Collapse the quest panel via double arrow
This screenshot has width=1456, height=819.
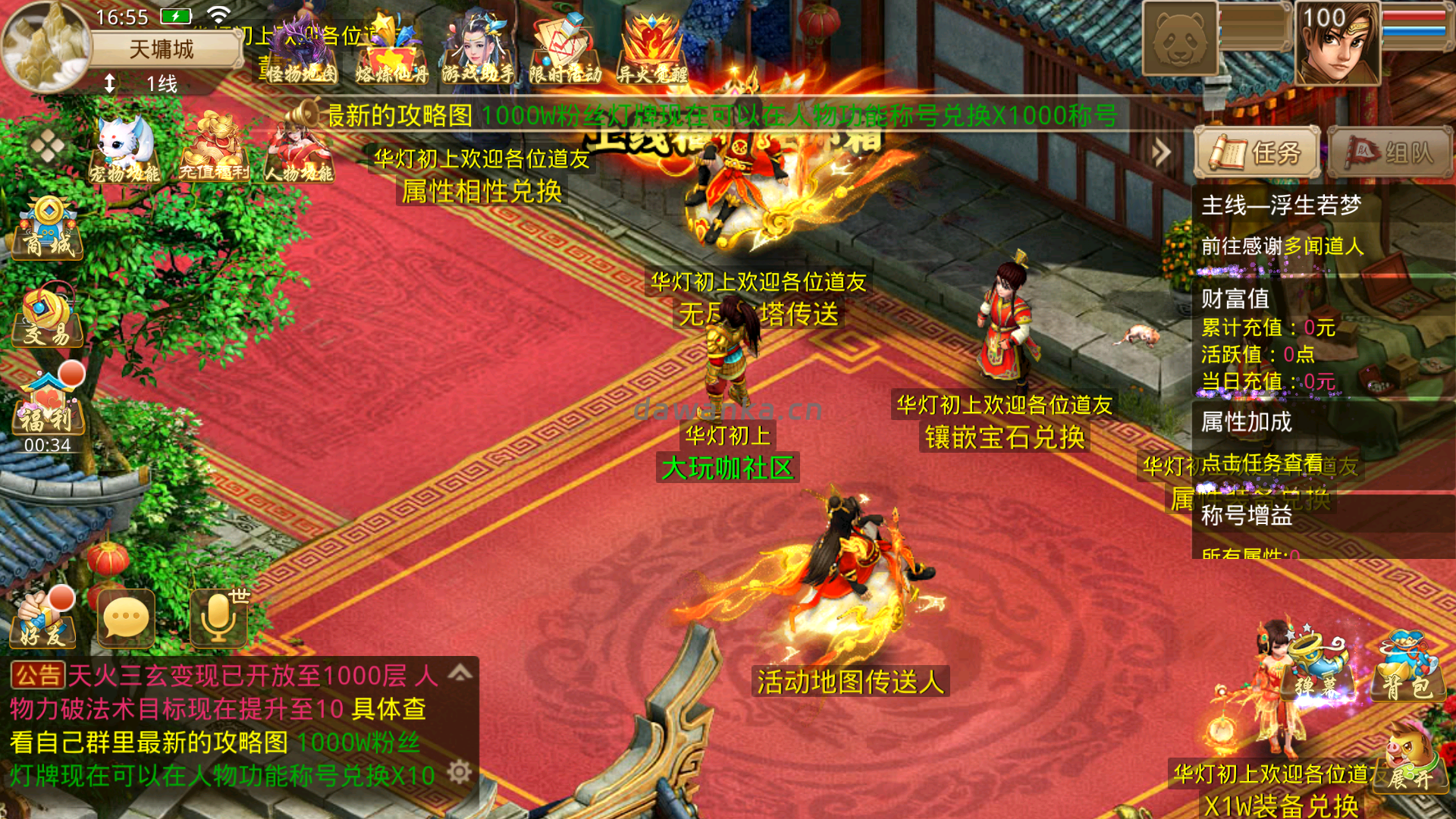pyautogui.click(x=1160, y=150)
